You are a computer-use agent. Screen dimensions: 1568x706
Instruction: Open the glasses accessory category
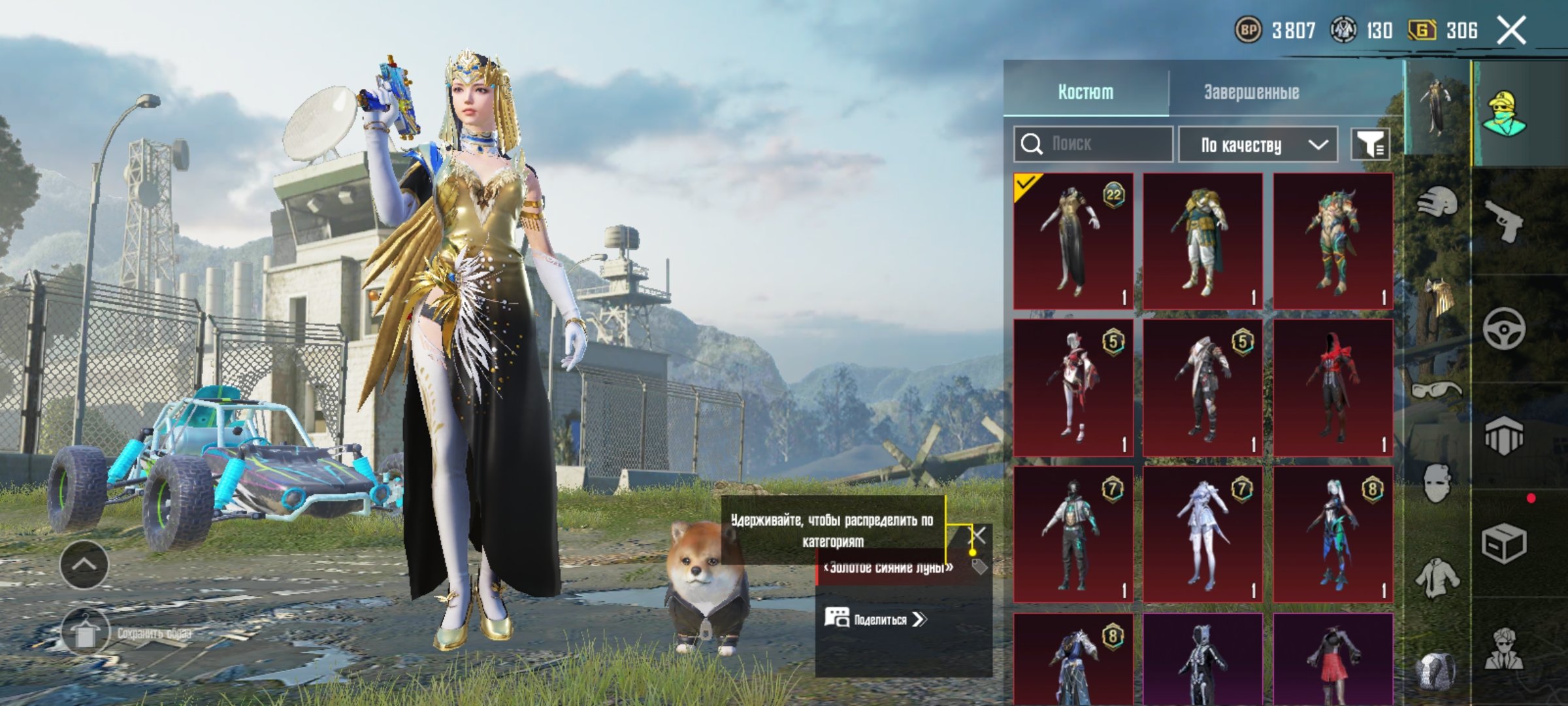1436,390
